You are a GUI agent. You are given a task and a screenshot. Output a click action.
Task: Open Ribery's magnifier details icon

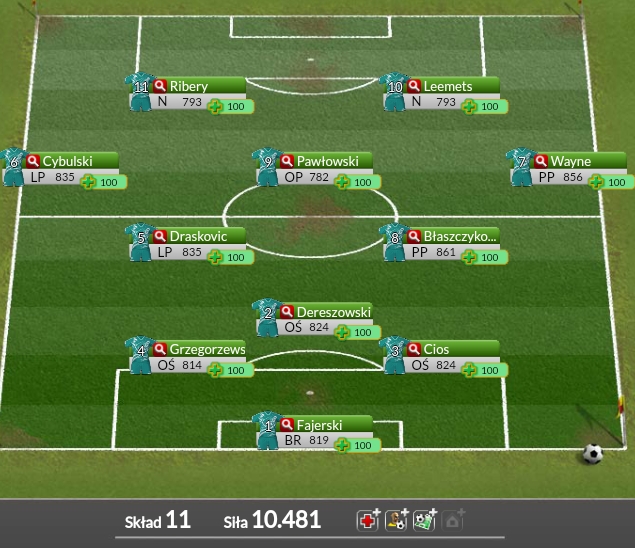click(x=160, y=87)
